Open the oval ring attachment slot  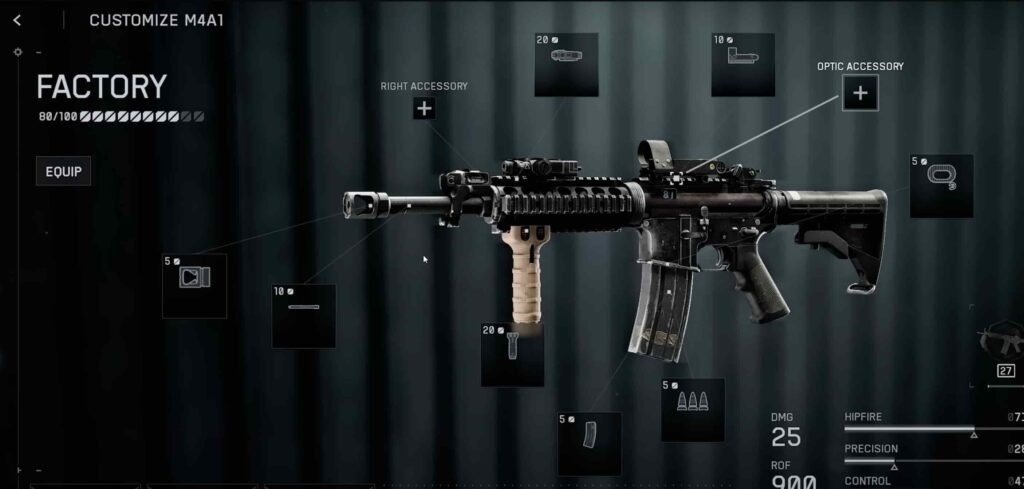coord(941,186)
